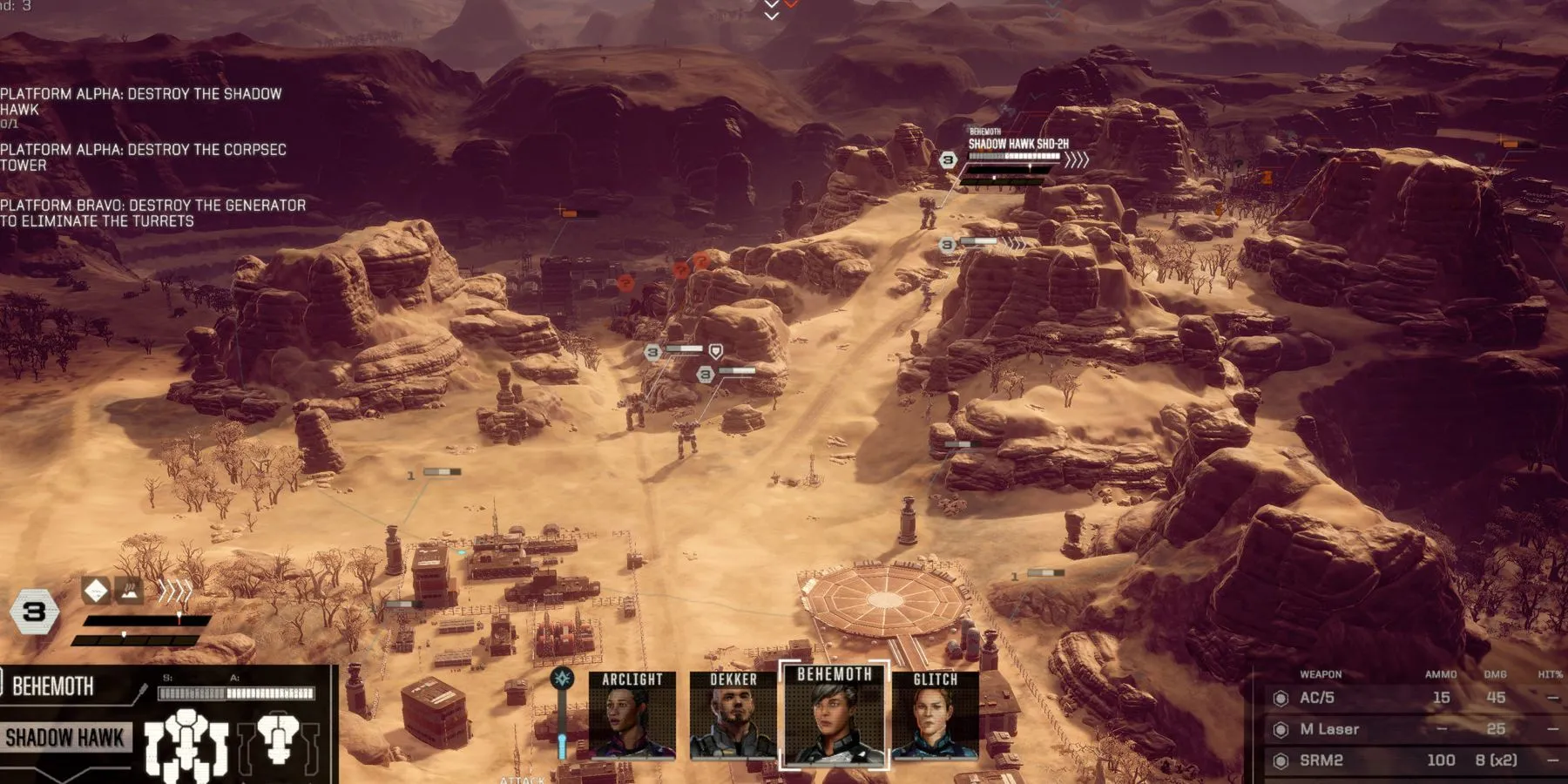Select the Shadow Hawk SHD-2H target label
1568x784 pixels.
(1018, 144)
